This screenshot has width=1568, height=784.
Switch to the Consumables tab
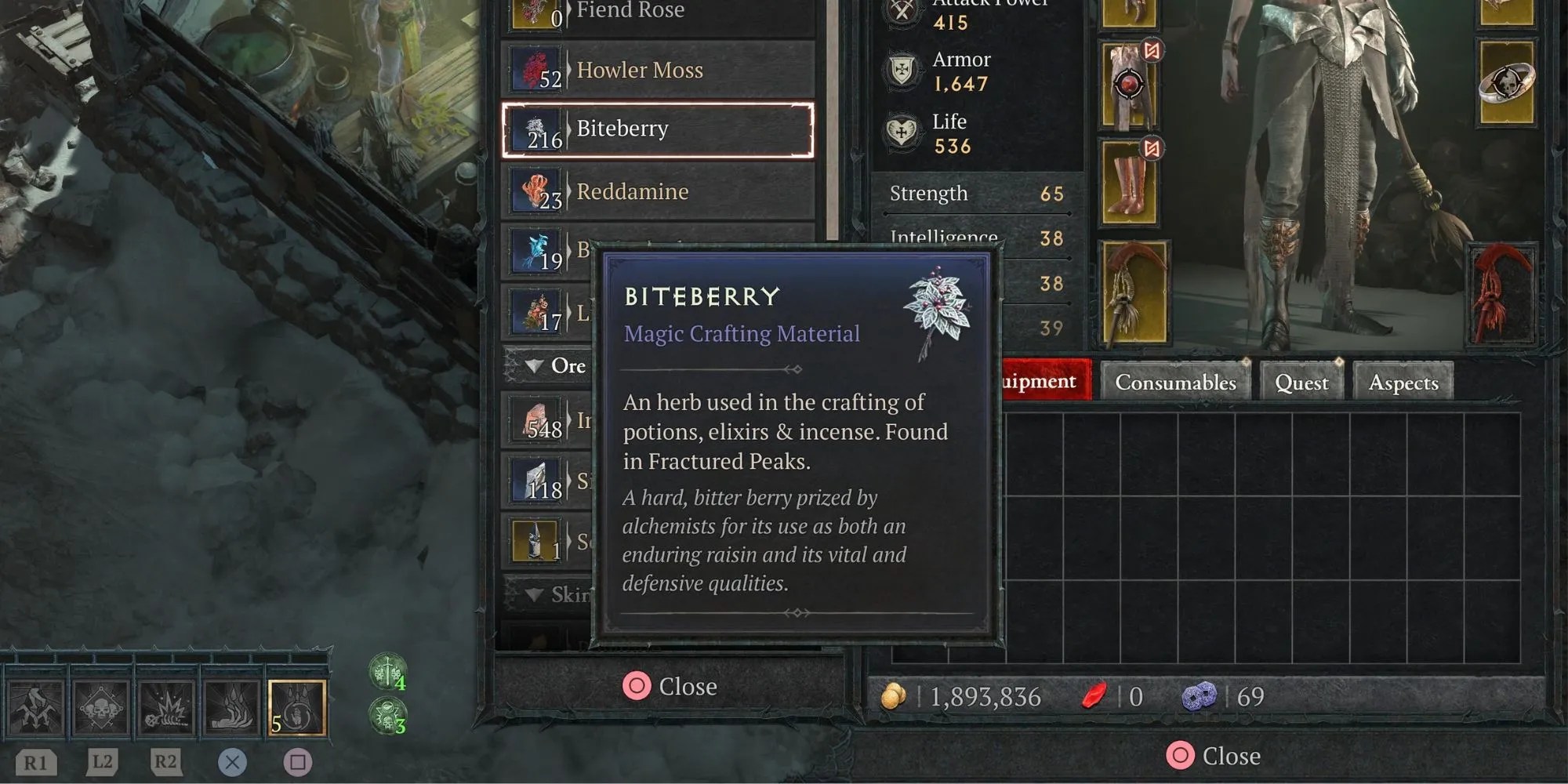click(x=1174, y=382)
